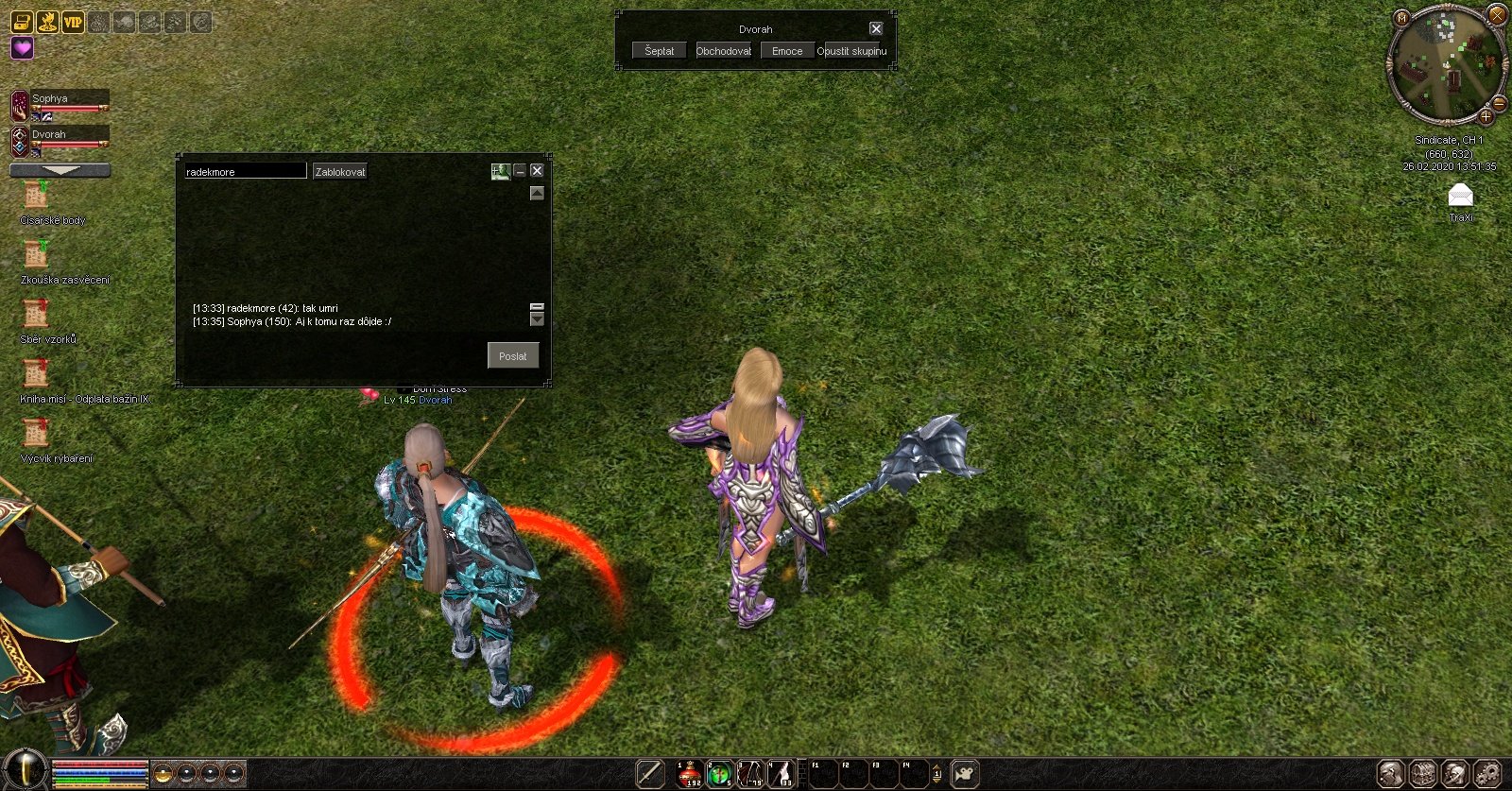Send the whisper with the Poslat button
This screenshot has width=1512, height=791.
(x=513, y=355)
